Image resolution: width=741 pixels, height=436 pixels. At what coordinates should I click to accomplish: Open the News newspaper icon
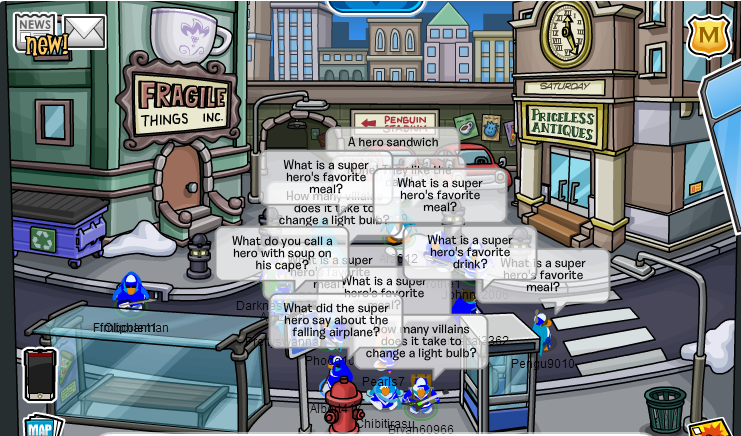36,30
